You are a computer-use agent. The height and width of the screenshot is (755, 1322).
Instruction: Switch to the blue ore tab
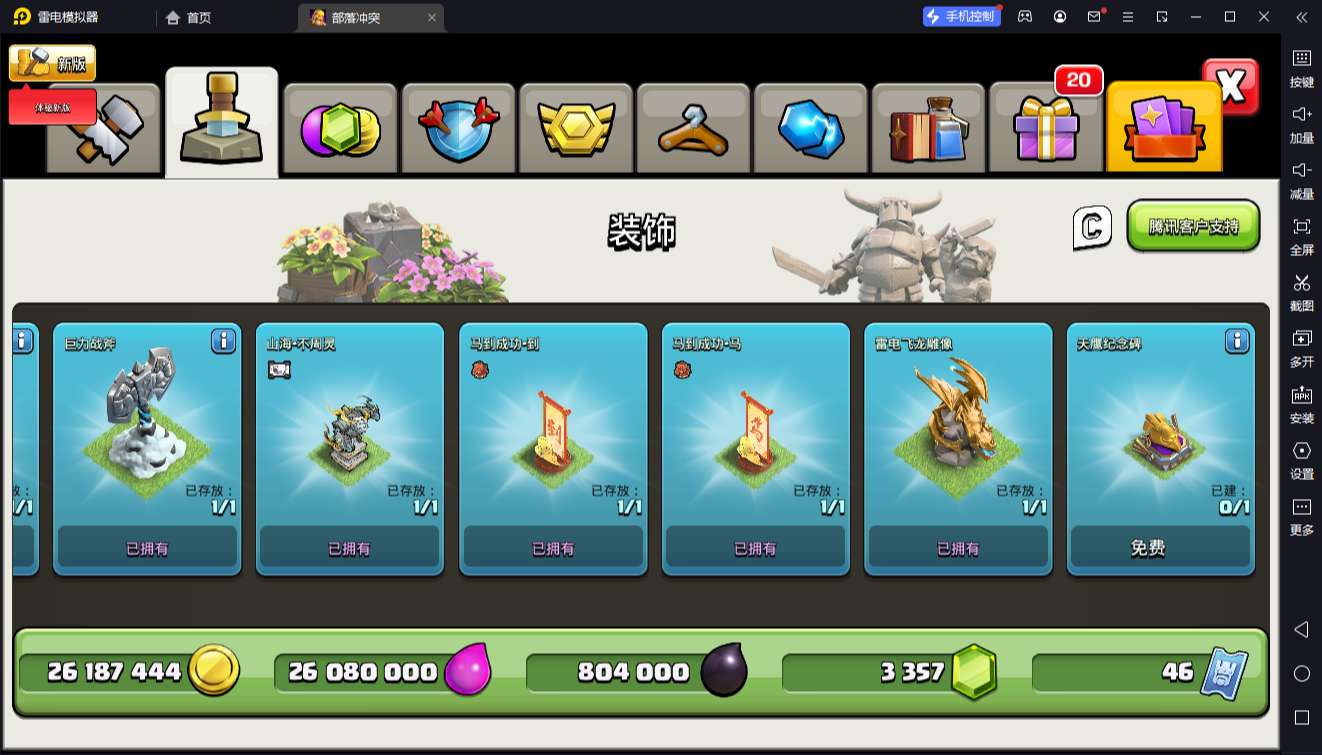[811, 130]
